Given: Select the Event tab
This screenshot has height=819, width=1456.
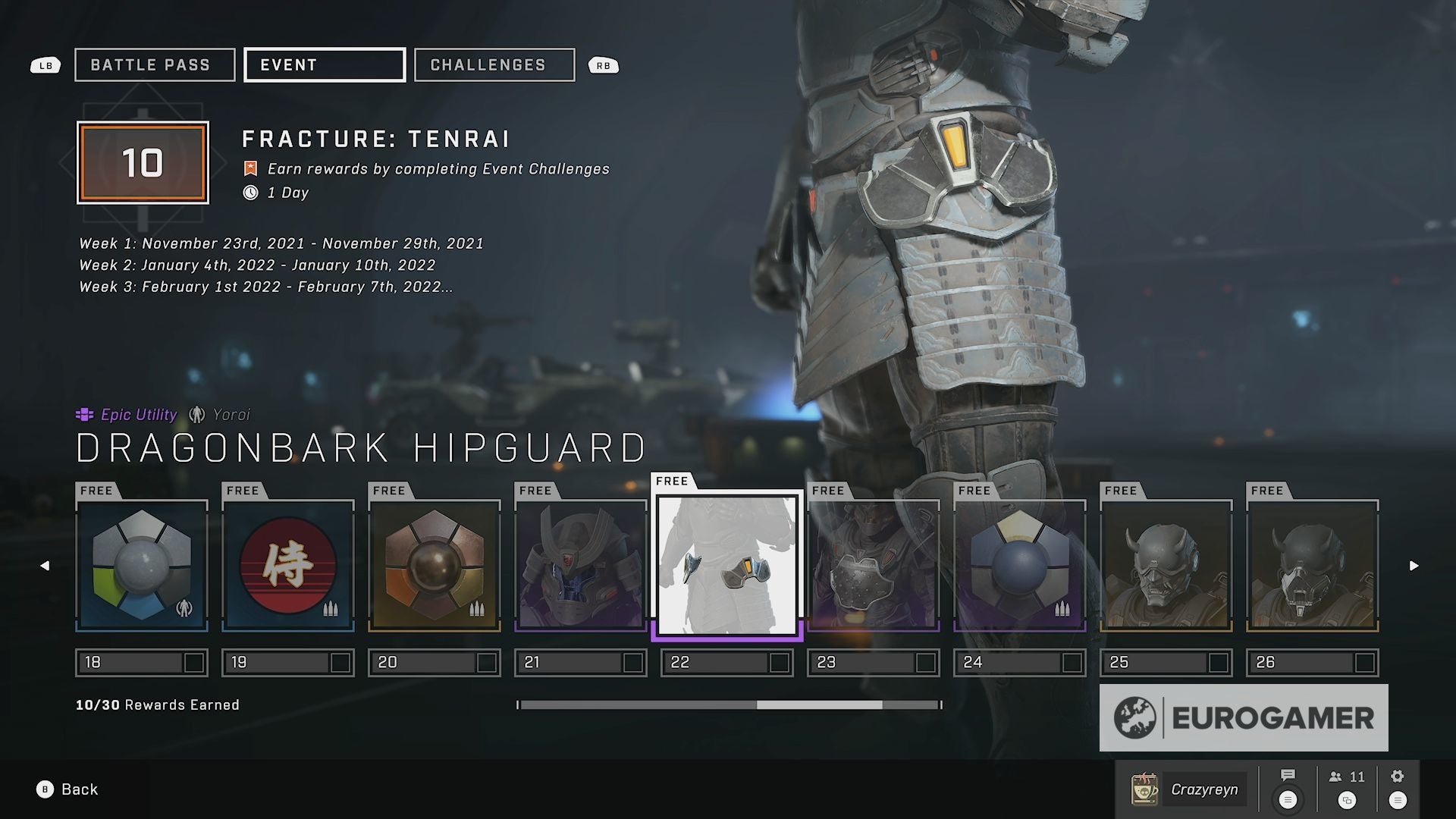Looking at the screenshot, I should click(324, 65).
